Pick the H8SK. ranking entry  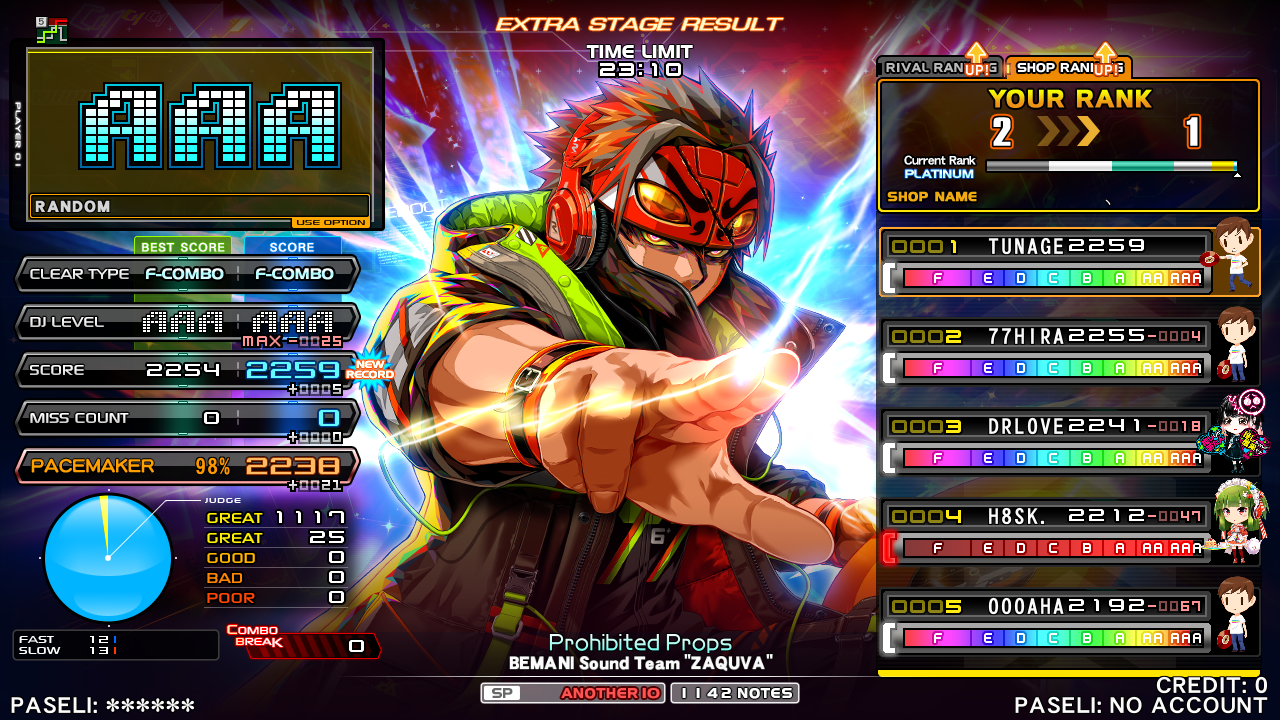(1046, 531)
